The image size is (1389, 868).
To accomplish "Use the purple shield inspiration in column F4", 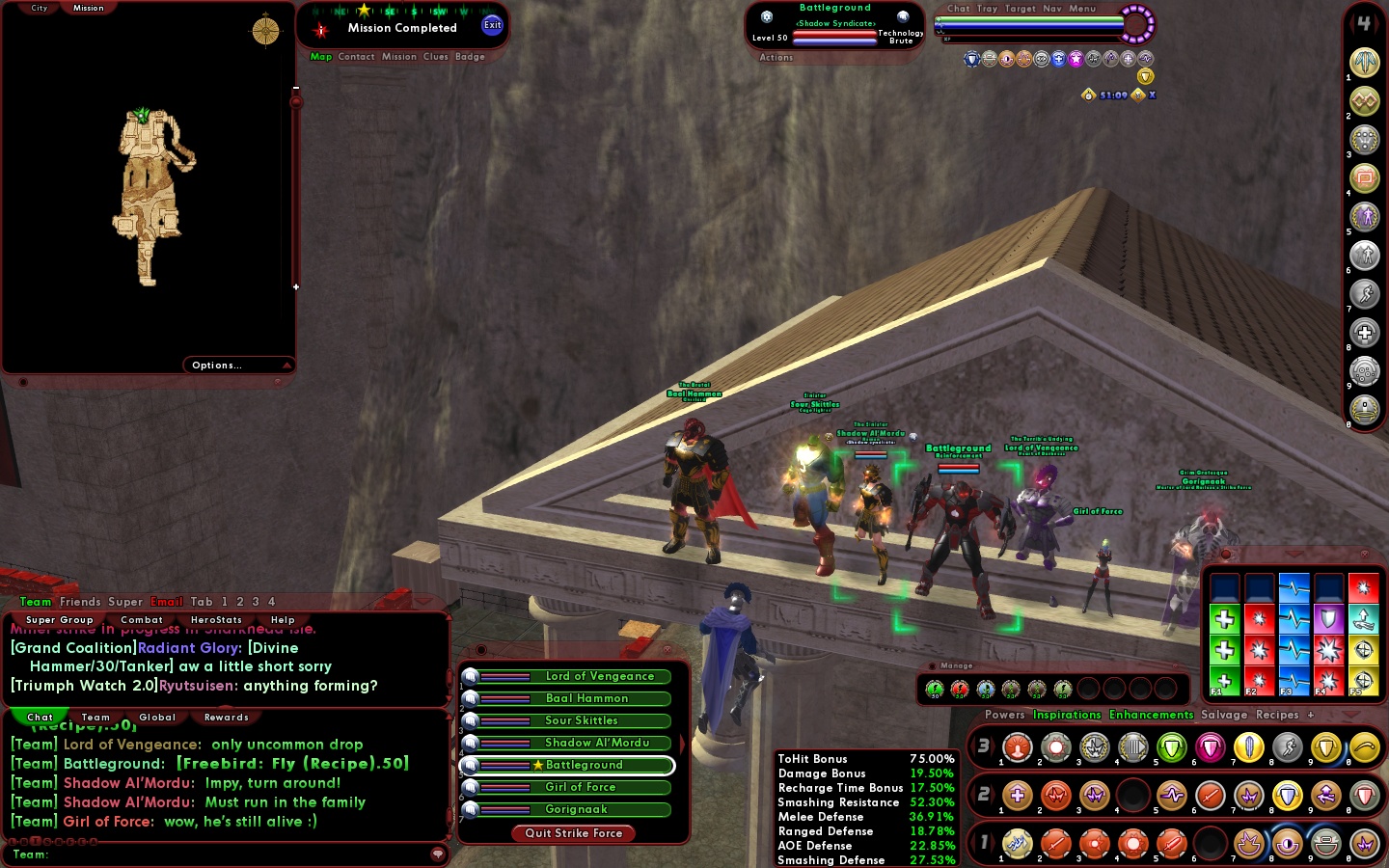I will (1328, 619).
